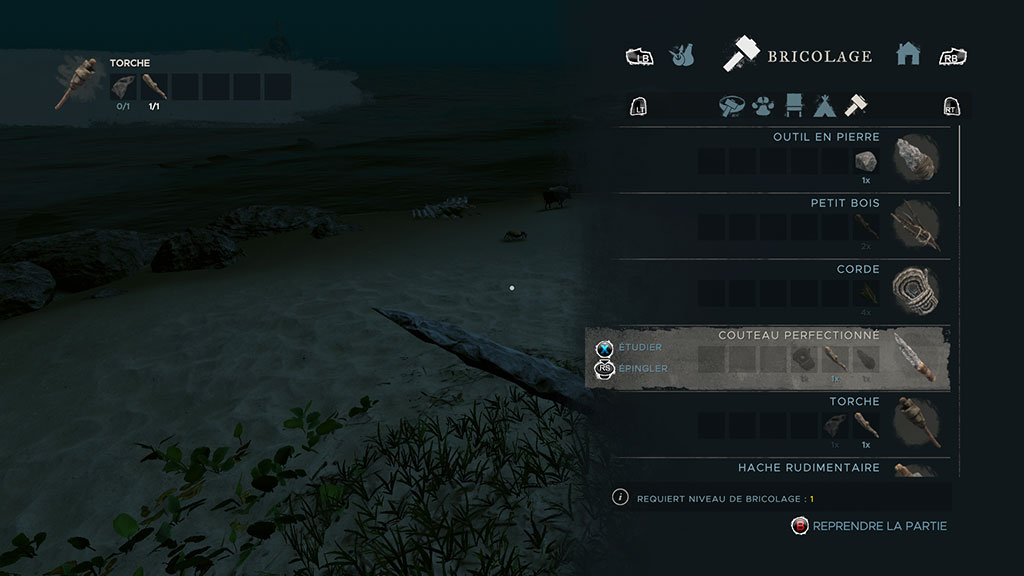Select the chair furniture subcategory
Image resolution: width=1024 pixels, height=576 pixels.
[x=795, y=105]
